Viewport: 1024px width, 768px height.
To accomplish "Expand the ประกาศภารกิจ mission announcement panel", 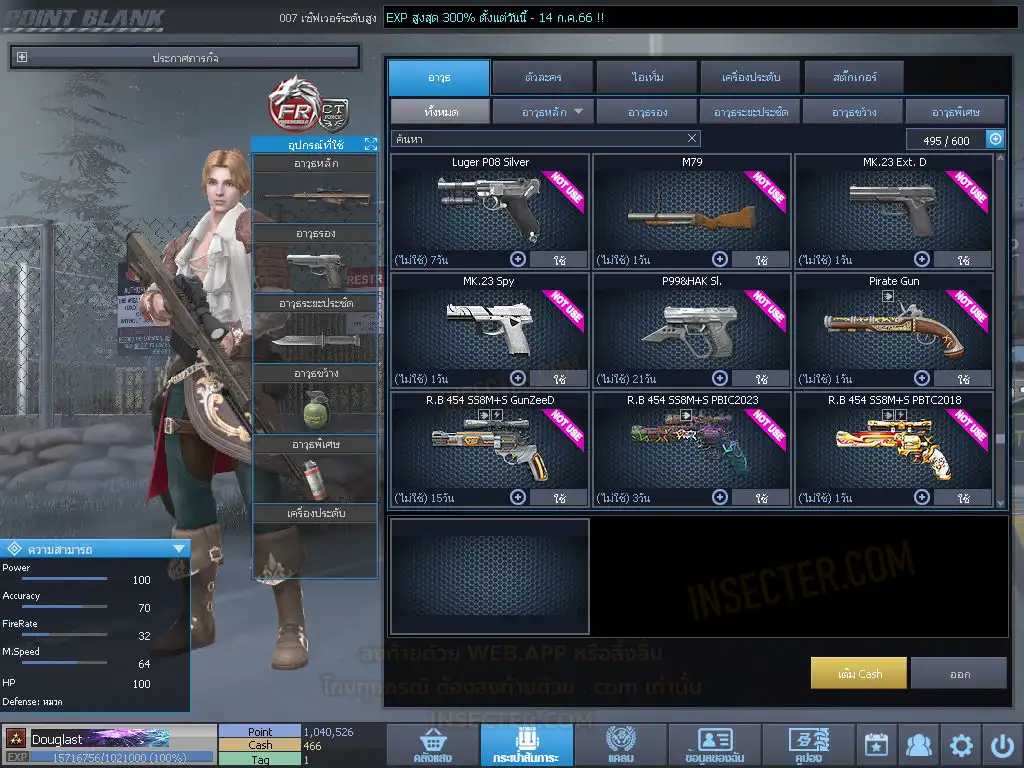I will click(22, 57).
